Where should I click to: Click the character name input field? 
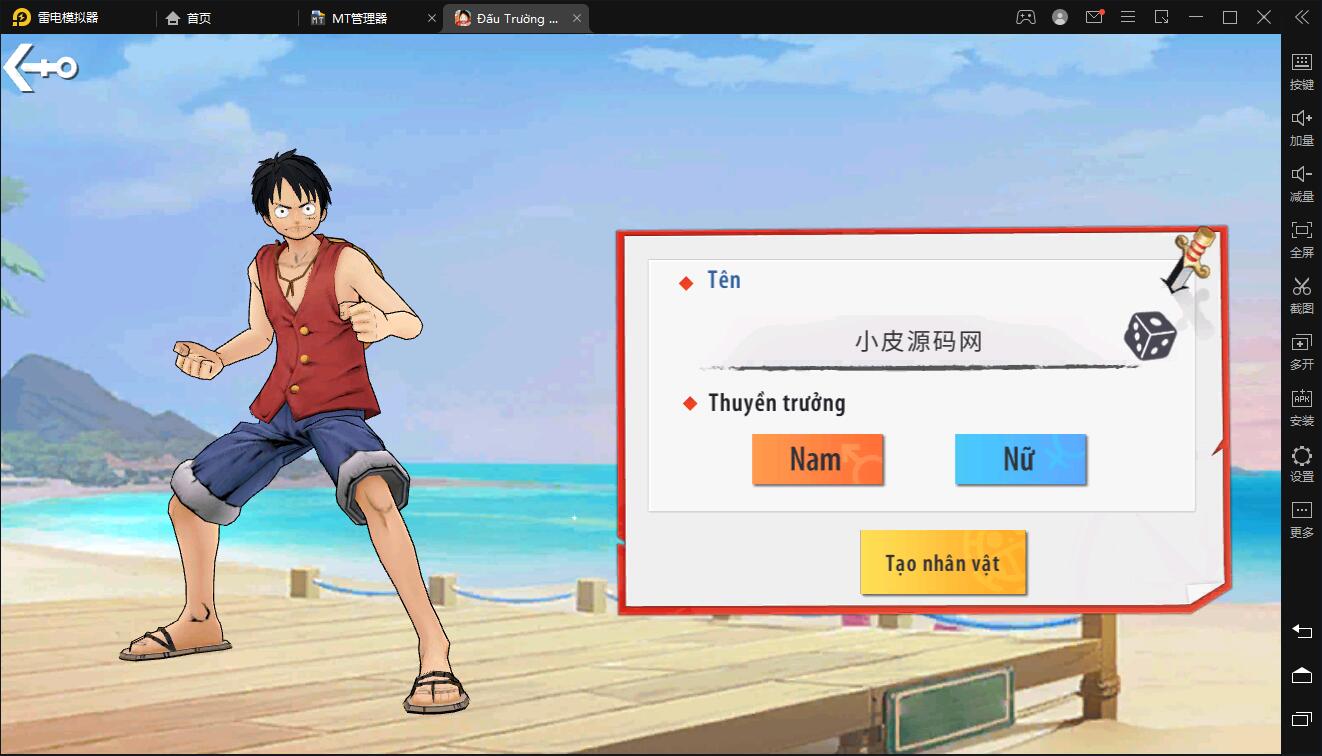[920, 340]
